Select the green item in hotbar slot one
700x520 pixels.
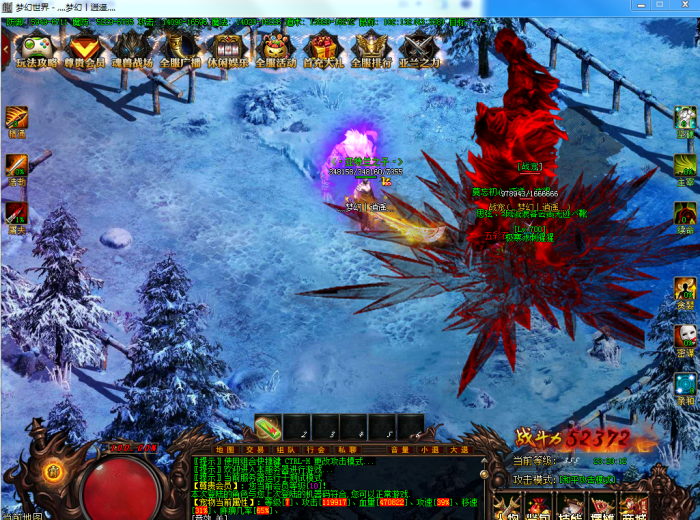(x=268, y=428)
